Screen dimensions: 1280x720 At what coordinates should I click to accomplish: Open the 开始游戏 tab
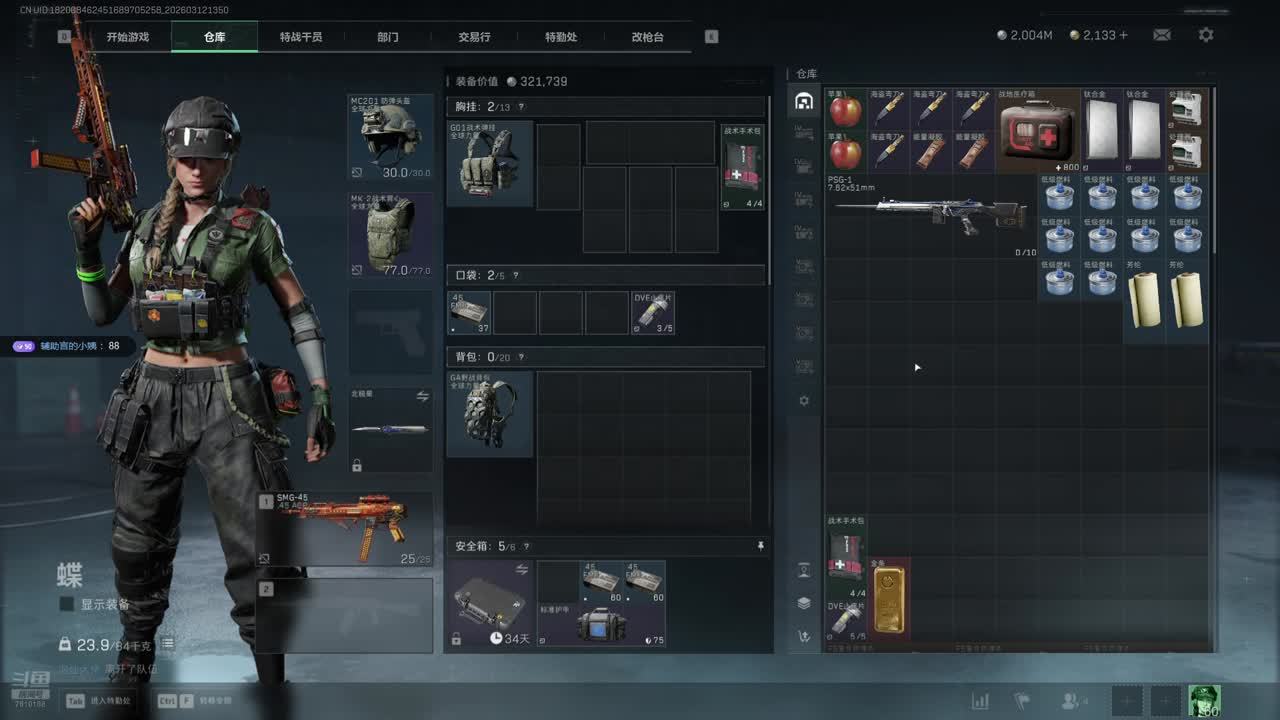click(x=128, y=37)
